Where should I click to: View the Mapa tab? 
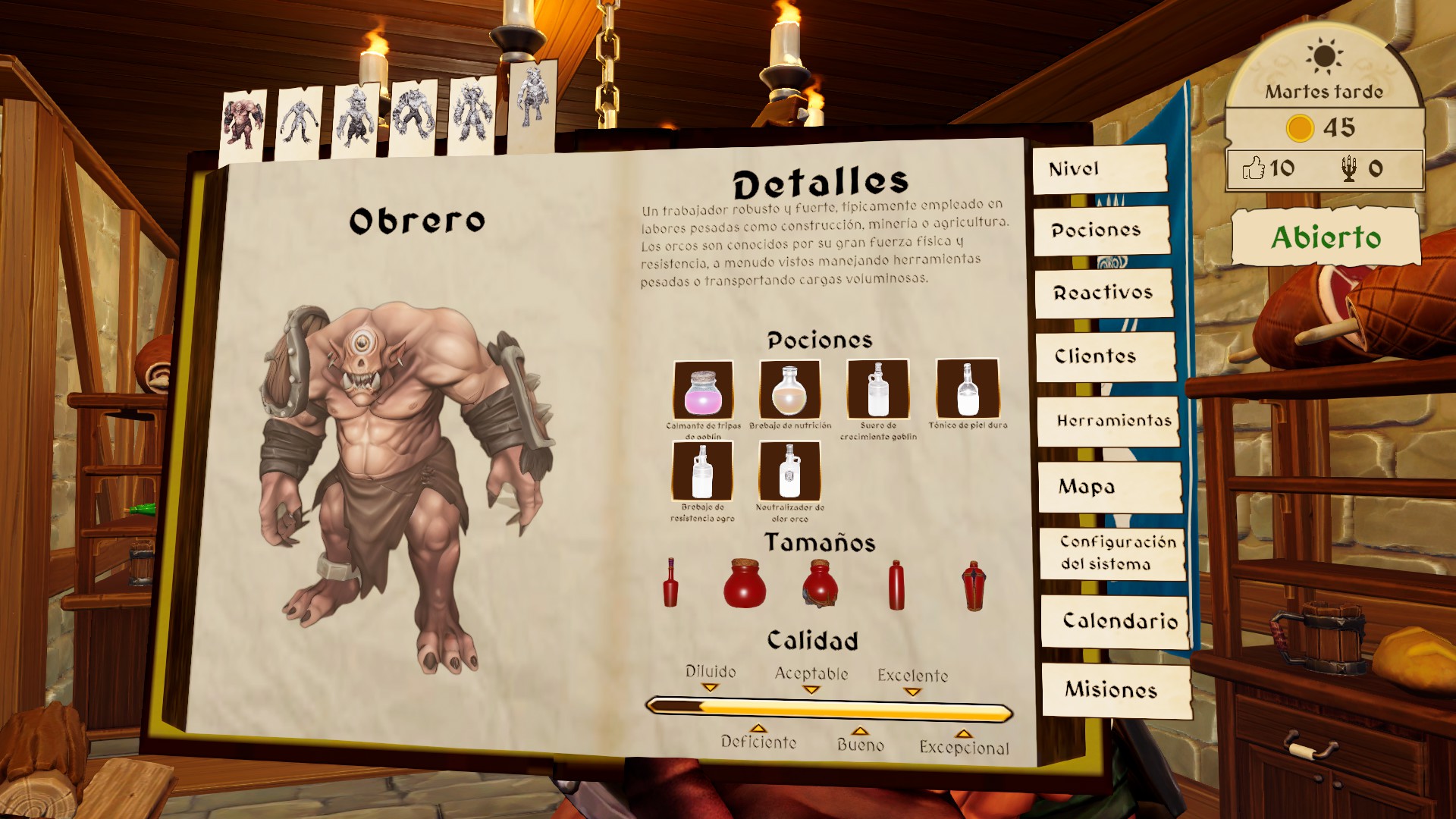click(x=1110, y=487)
